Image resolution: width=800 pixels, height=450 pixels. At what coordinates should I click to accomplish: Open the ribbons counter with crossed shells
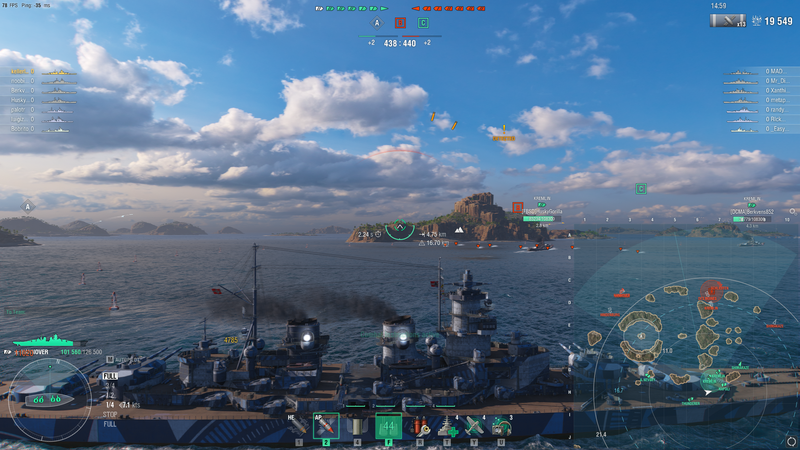pos(730,20)
